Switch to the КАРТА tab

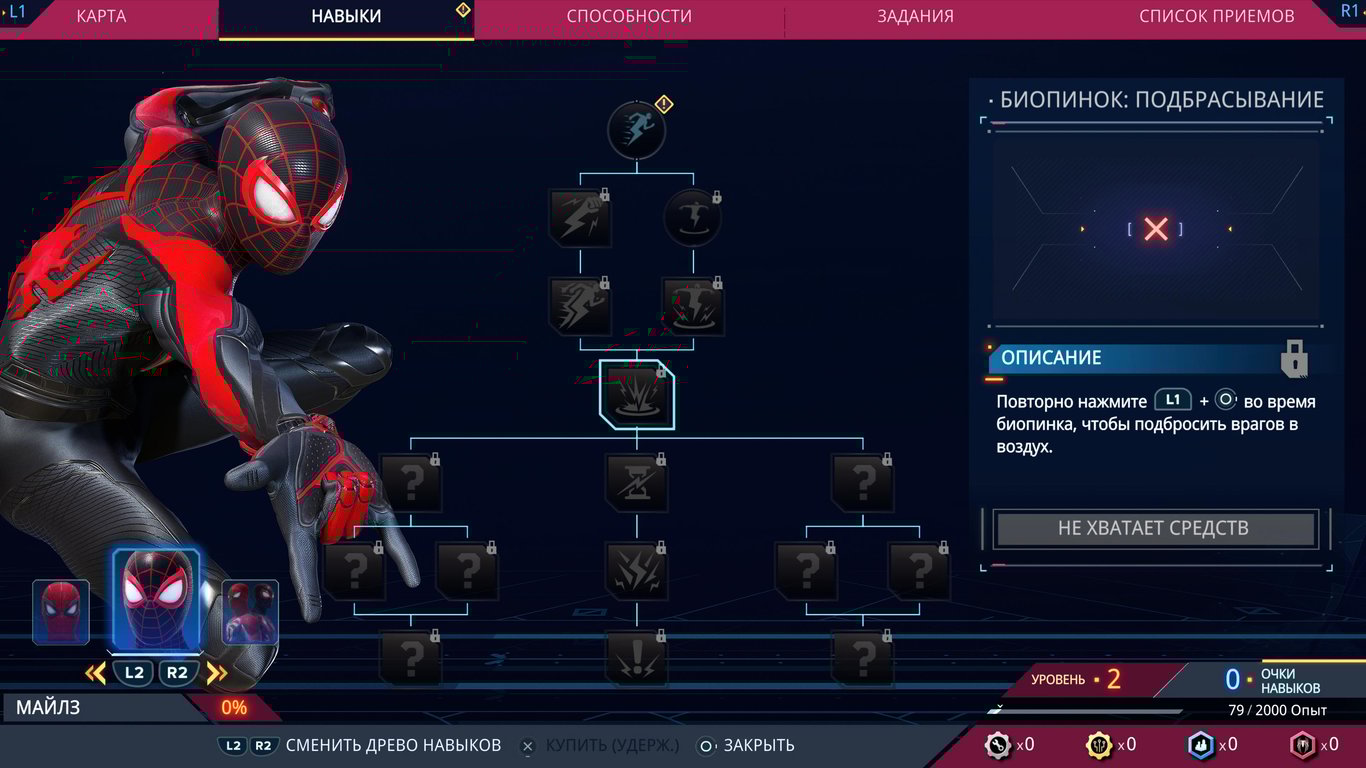[x=101, y=16]
